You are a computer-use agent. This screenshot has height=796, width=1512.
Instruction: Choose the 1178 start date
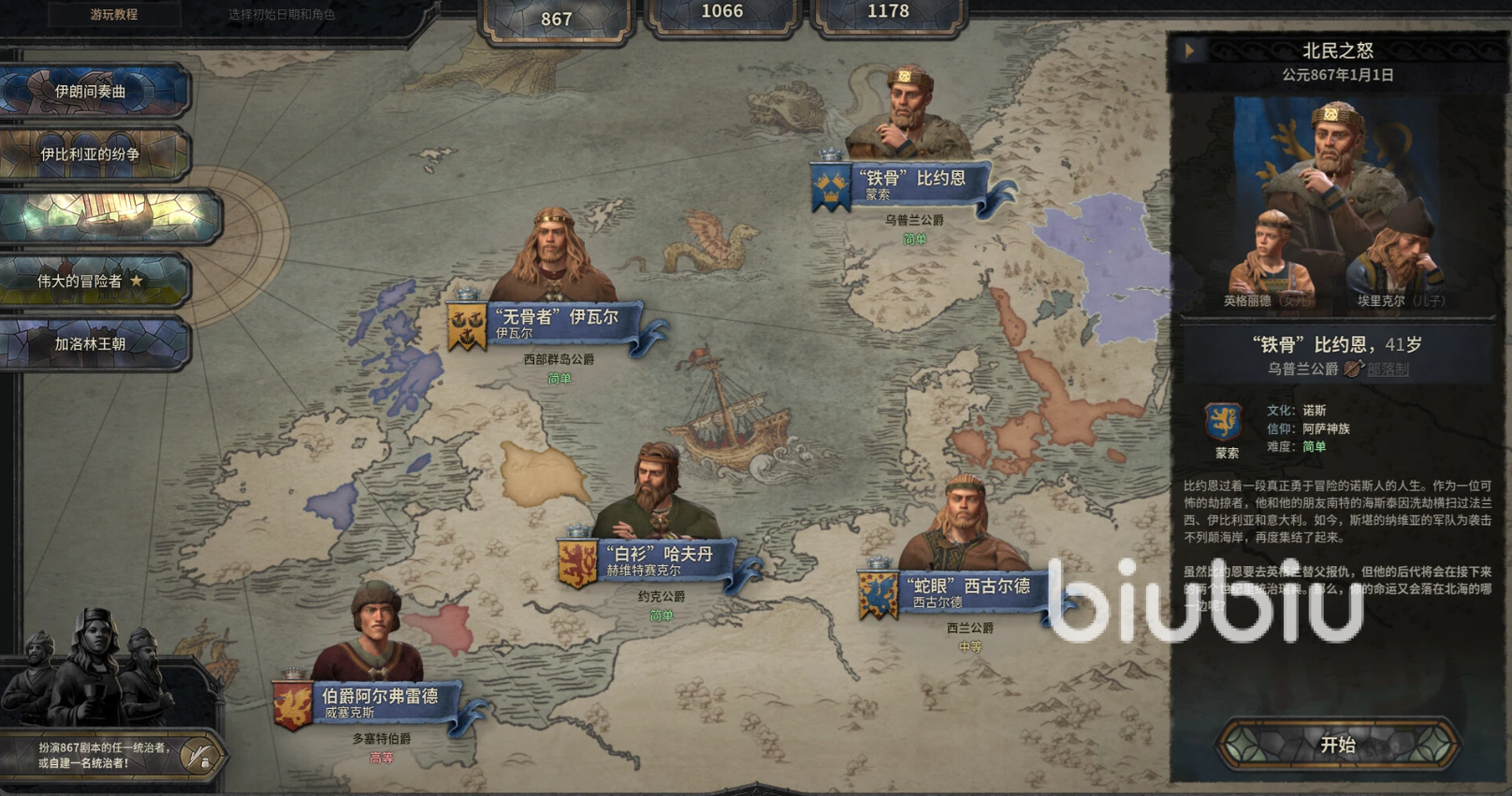coord(888,12)
